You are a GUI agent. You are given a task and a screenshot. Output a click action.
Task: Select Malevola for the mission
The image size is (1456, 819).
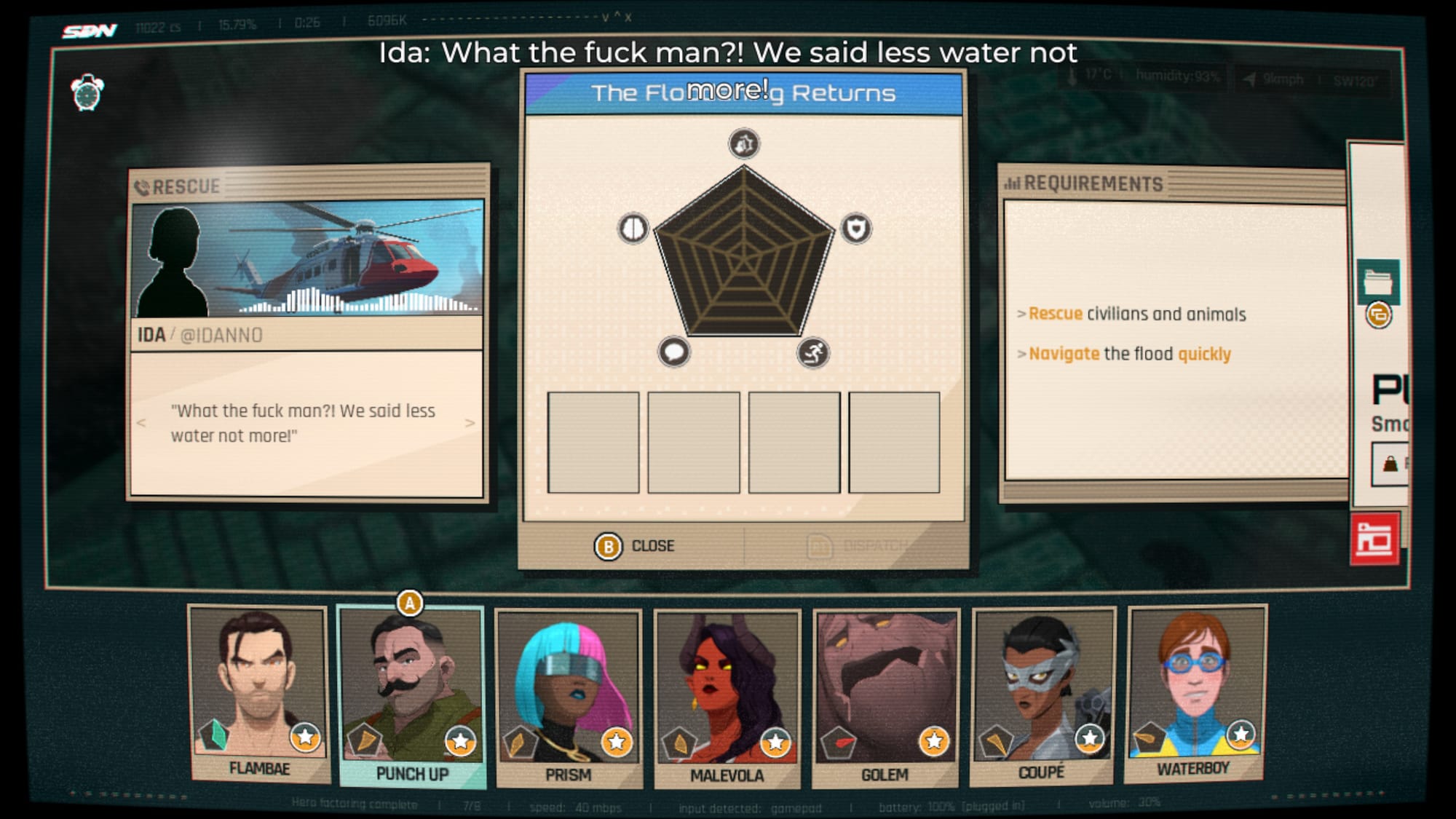coord(727,697)
